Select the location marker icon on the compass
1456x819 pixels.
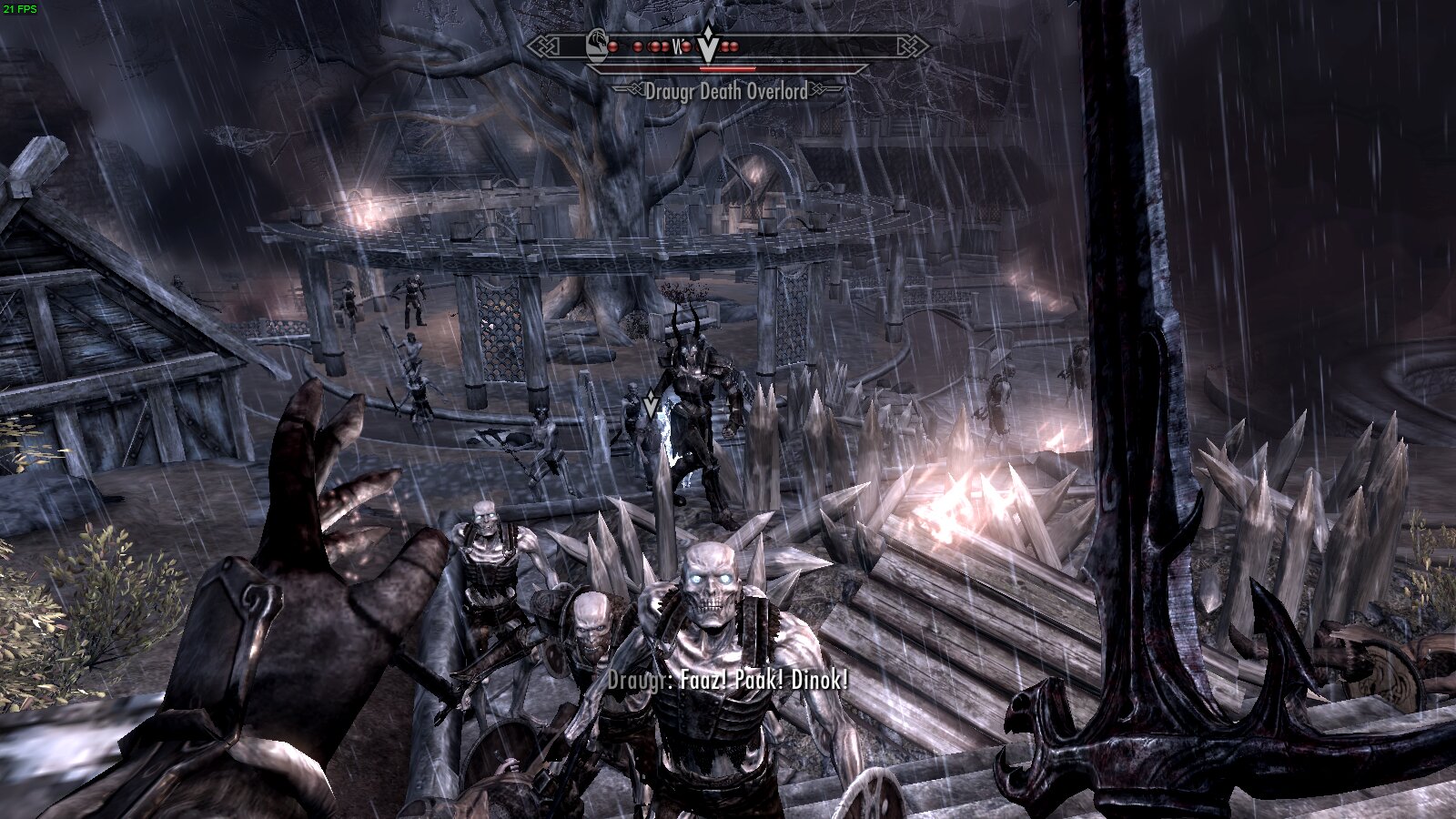coord(597,46)
